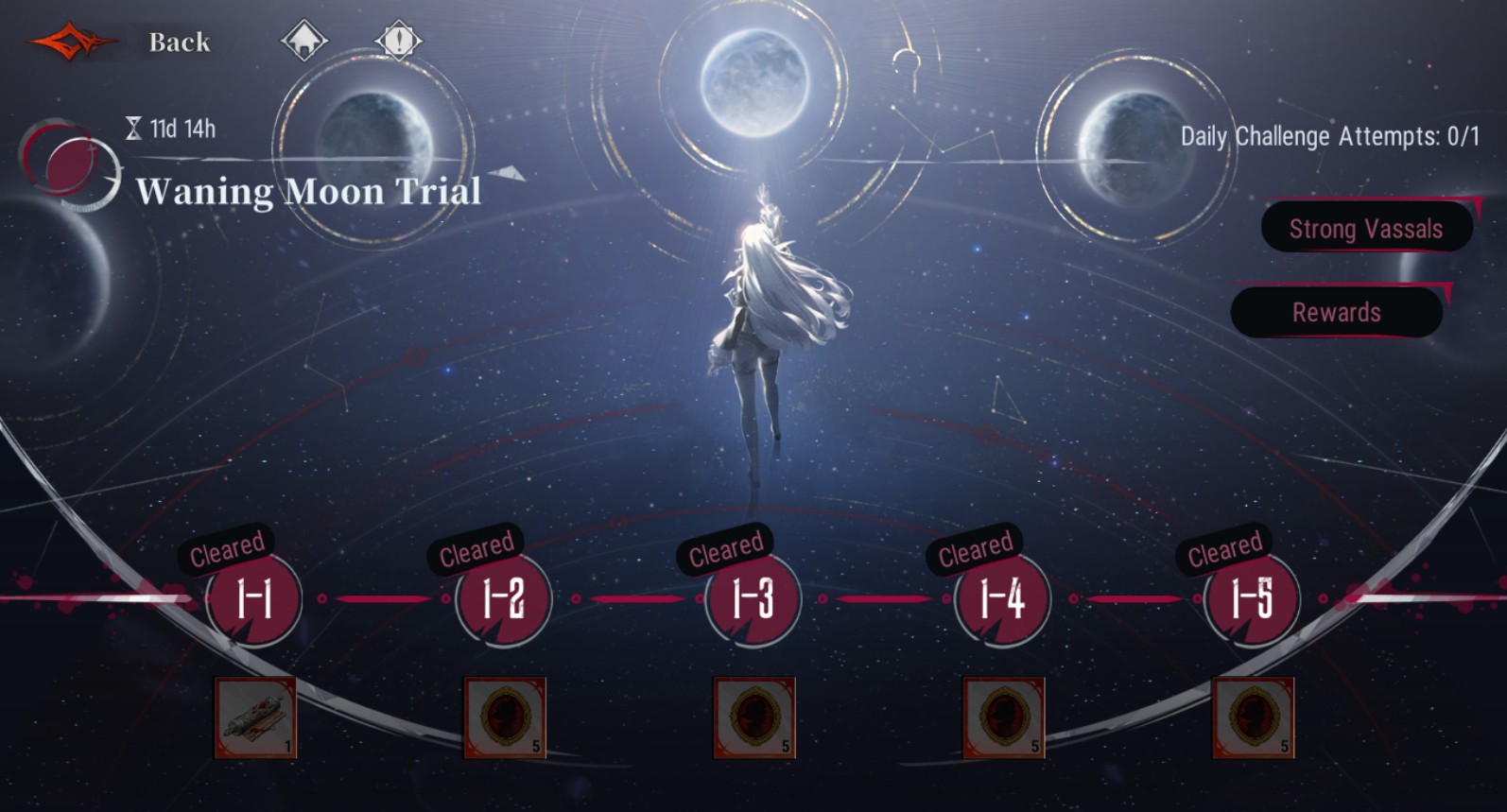Enter stage node 1-3
The image size is (1507, 812).
coord(750,599)
